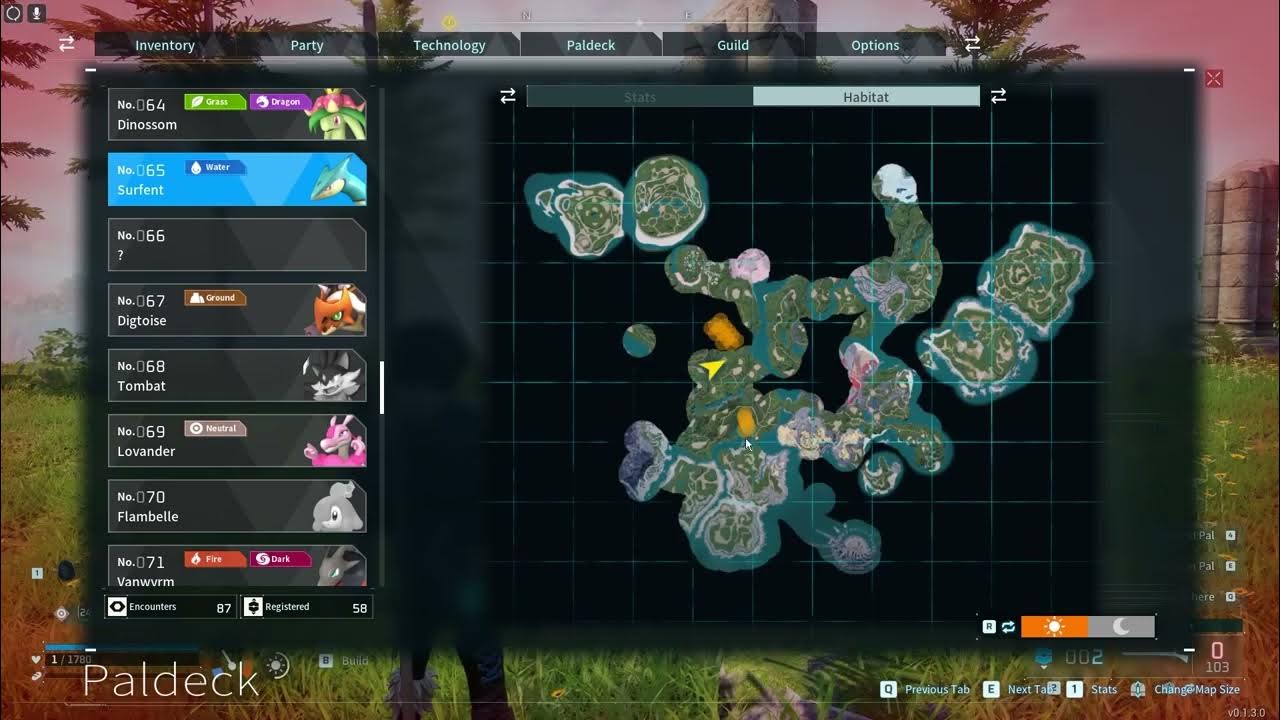Click the R refresh toggle near the map
The image size is (1280, 720).
click(990, 626)
